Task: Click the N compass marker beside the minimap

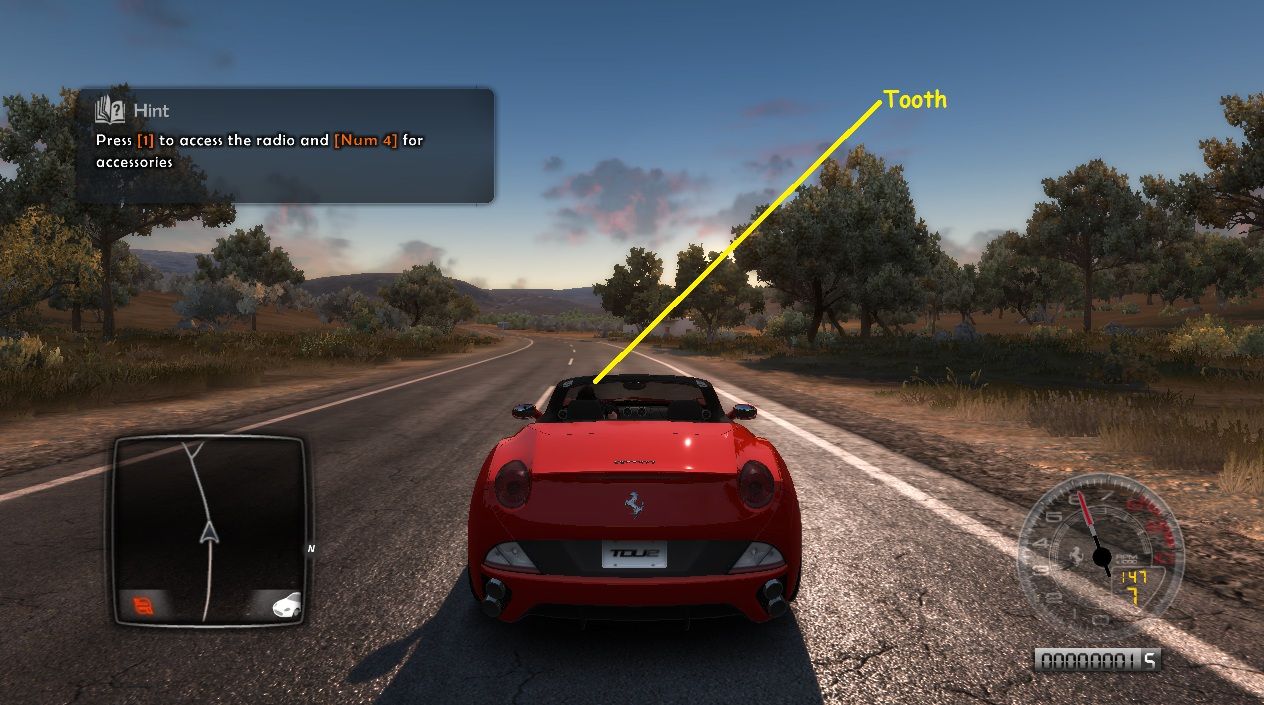Action: [x=311, y=548]
